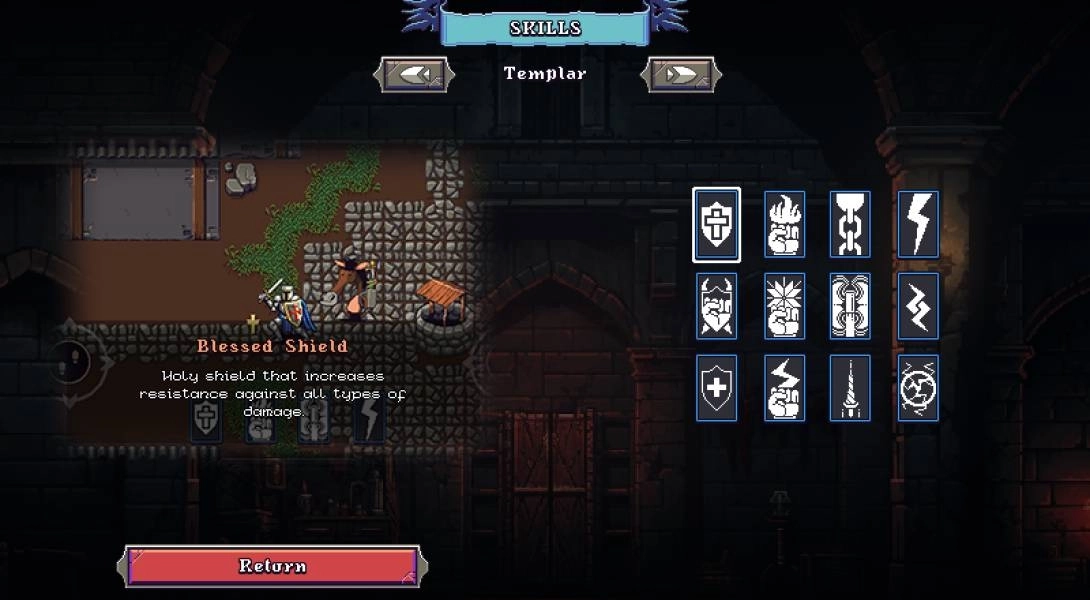Select the spiral spike skill icon
The image size is (1090, 600).
coord(850,388)
